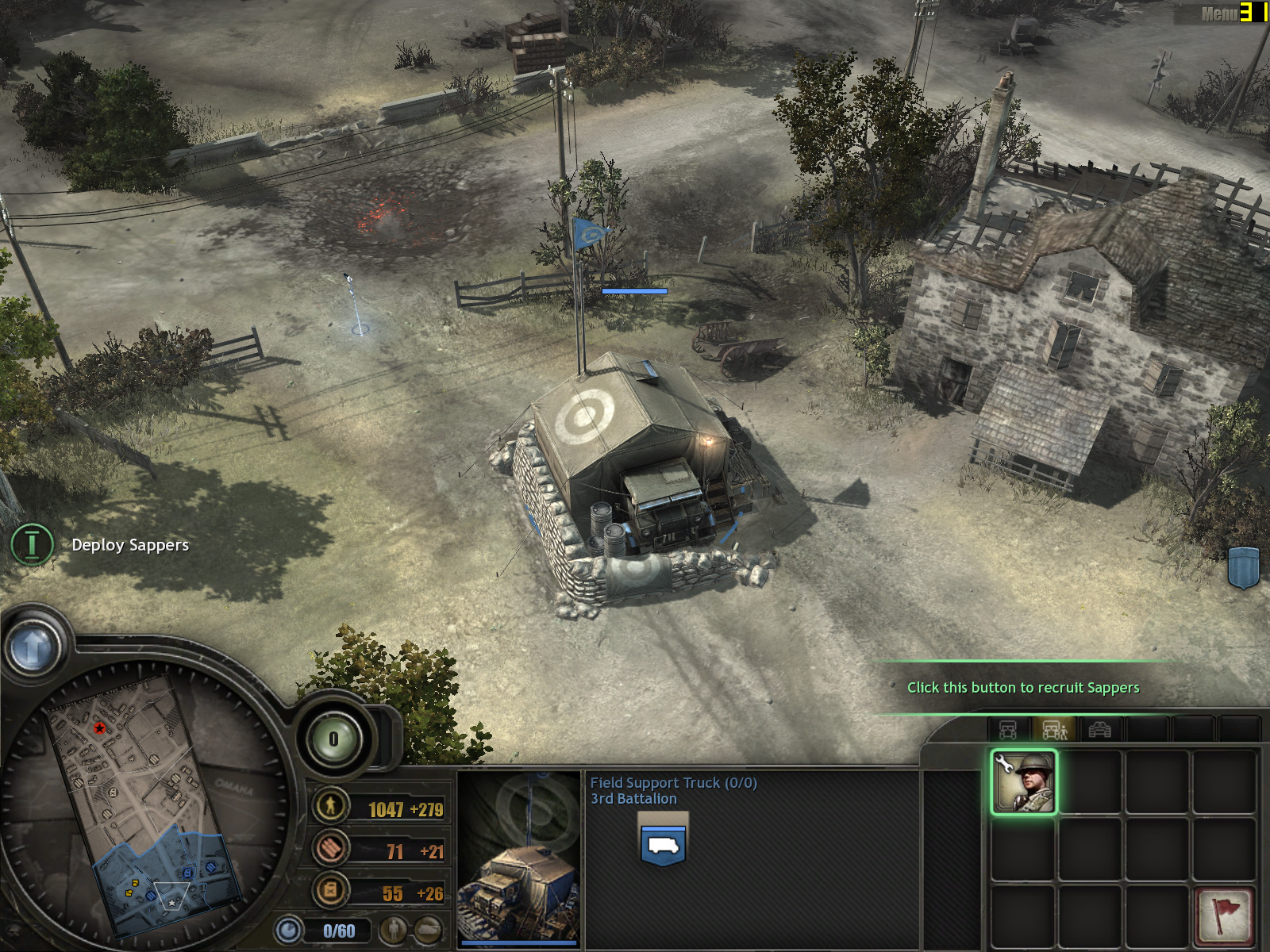Click the blue truck shield icon in info panel

tap(663, 844)
